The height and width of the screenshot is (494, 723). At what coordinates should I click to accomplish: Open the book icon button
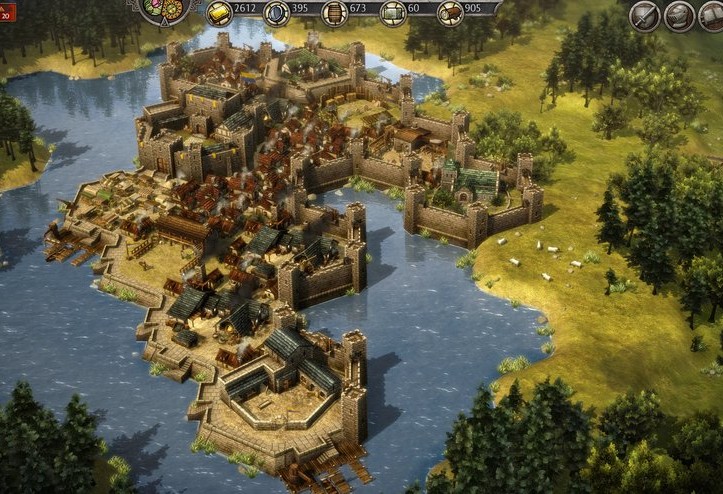(x=714, y=14)
